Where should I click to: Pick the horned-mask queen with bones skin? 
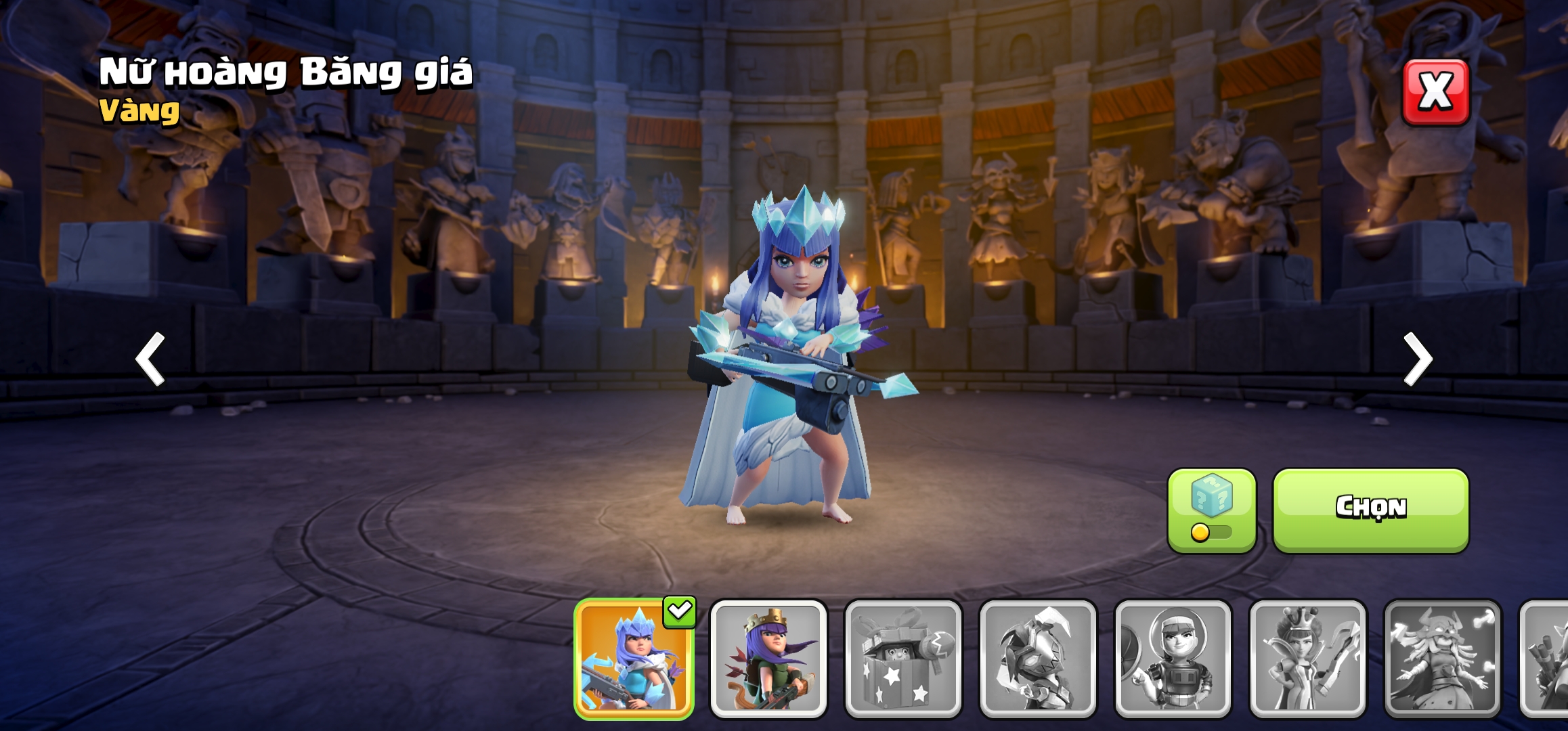(x=1442, y=658)
